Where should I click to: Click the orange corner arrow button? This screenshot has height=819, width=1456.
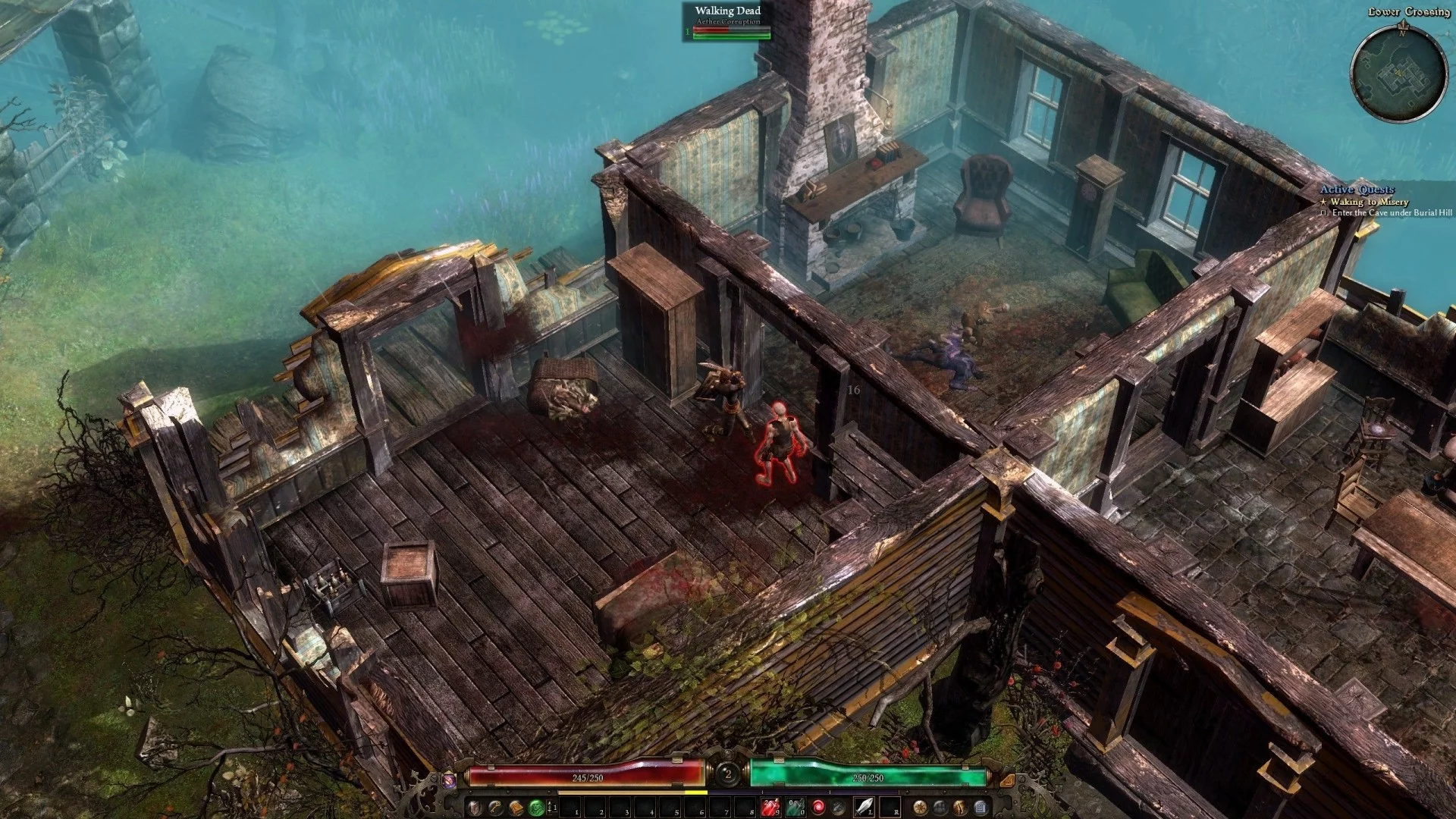tap(1007, 779)
